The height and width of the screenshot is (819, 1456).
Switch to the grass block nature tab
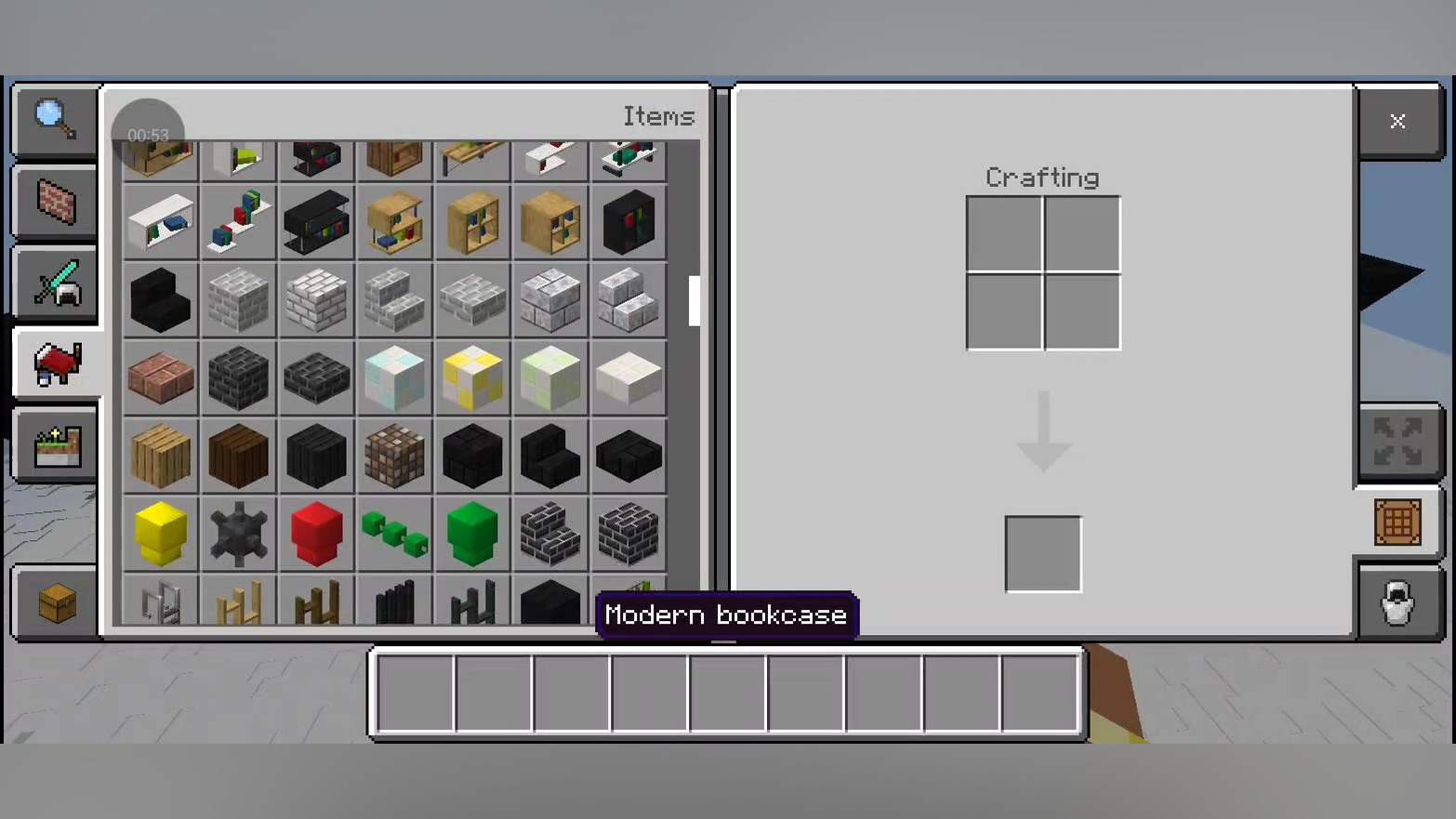coord(55,445)
